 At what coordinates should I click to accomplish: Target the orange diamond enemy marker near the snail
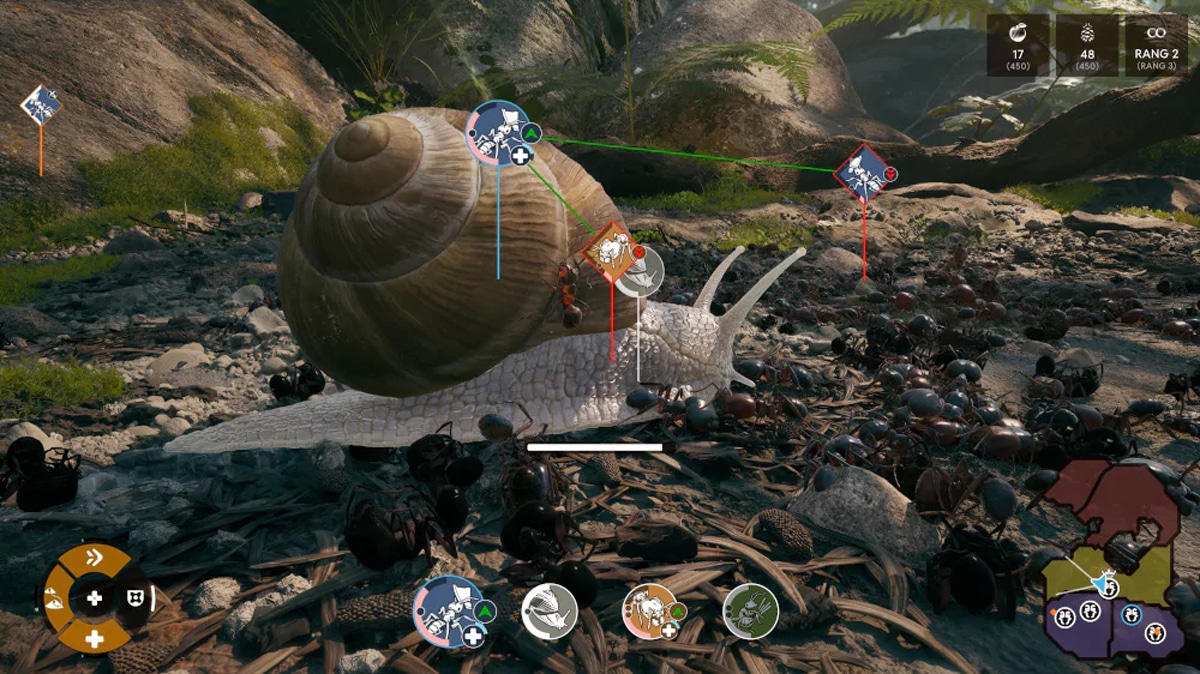click(609, 251)
